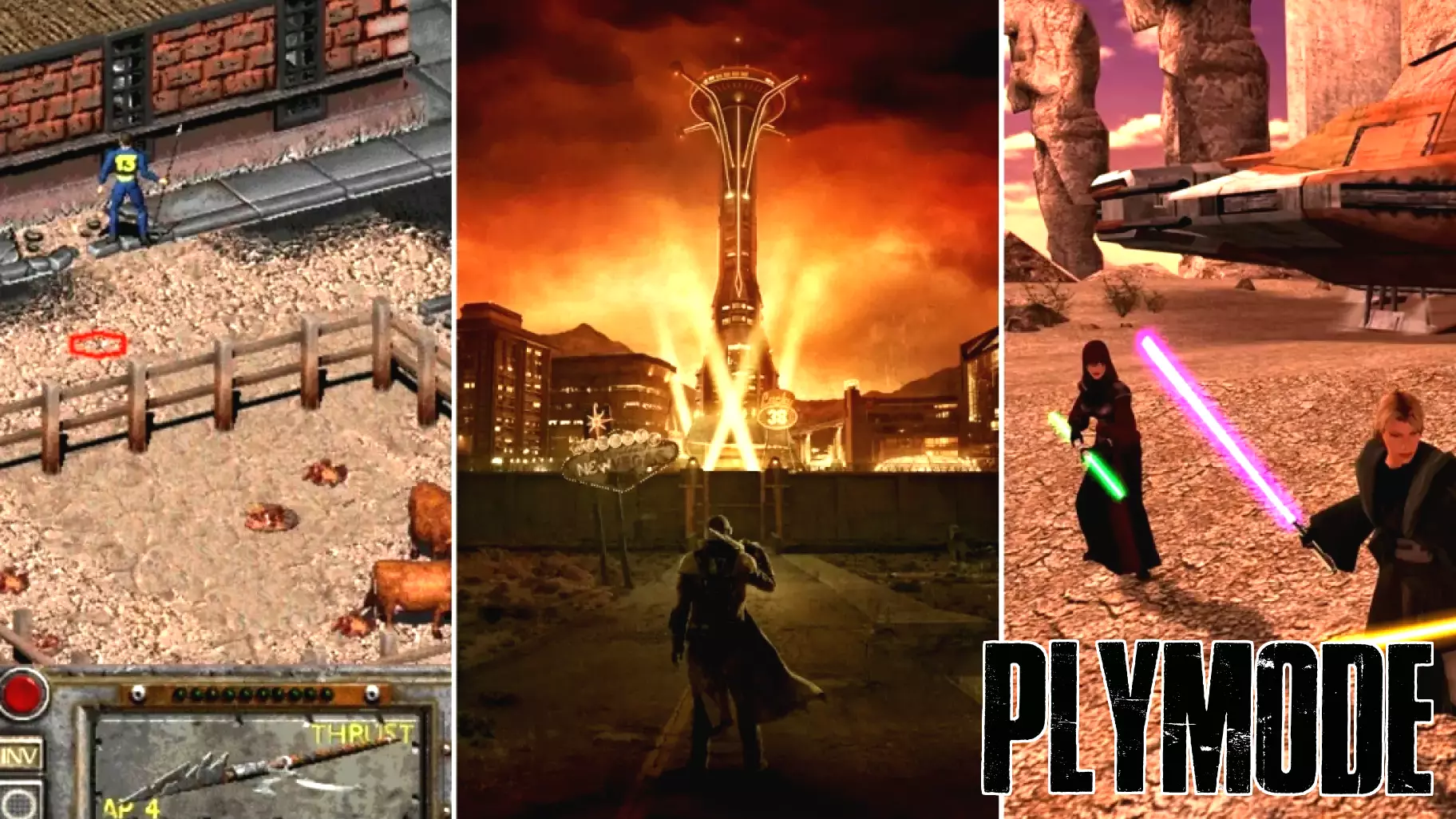This screenshot has width=1456, height=819.
Task: Click a green action point light on the HUD bar
Action: click(x=227, y=693)
